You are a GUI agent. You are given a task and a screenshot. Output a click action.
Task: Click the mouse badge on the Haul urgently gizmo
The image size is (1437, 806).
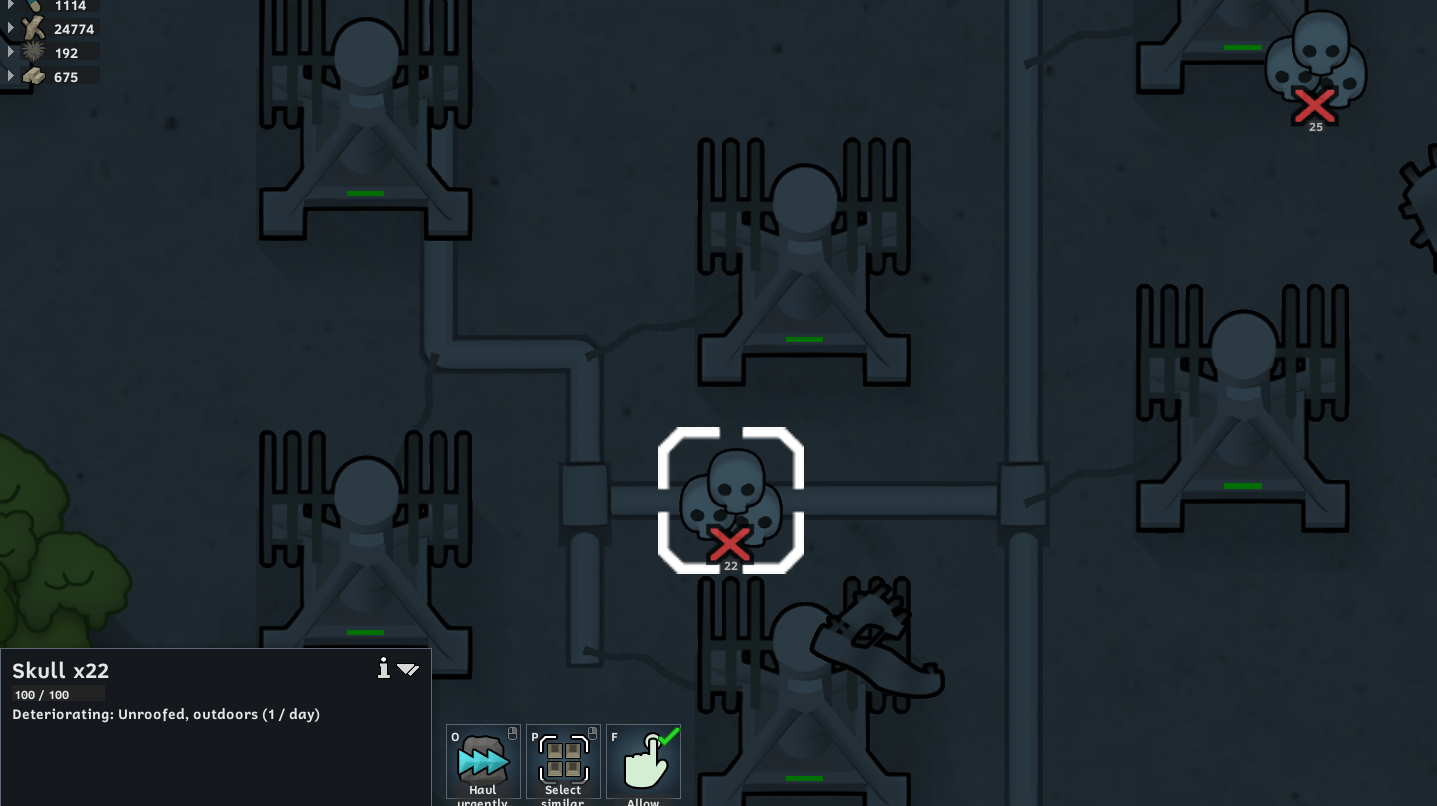[x=513, y=735]
